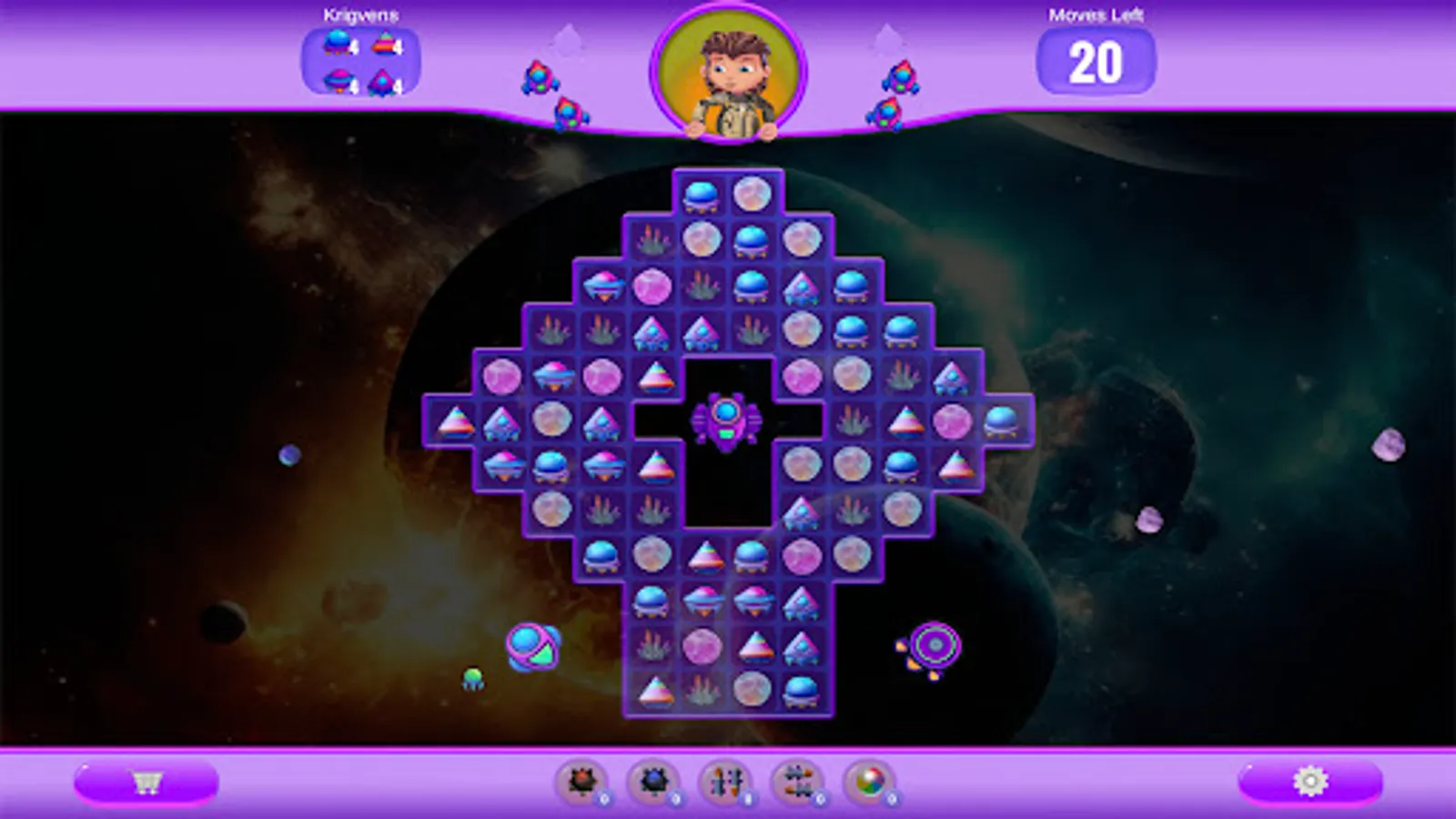Tap the spinner power-up in the board center
The width and height of the screenshot is (1456, 819).
click(x=728, y=421)
